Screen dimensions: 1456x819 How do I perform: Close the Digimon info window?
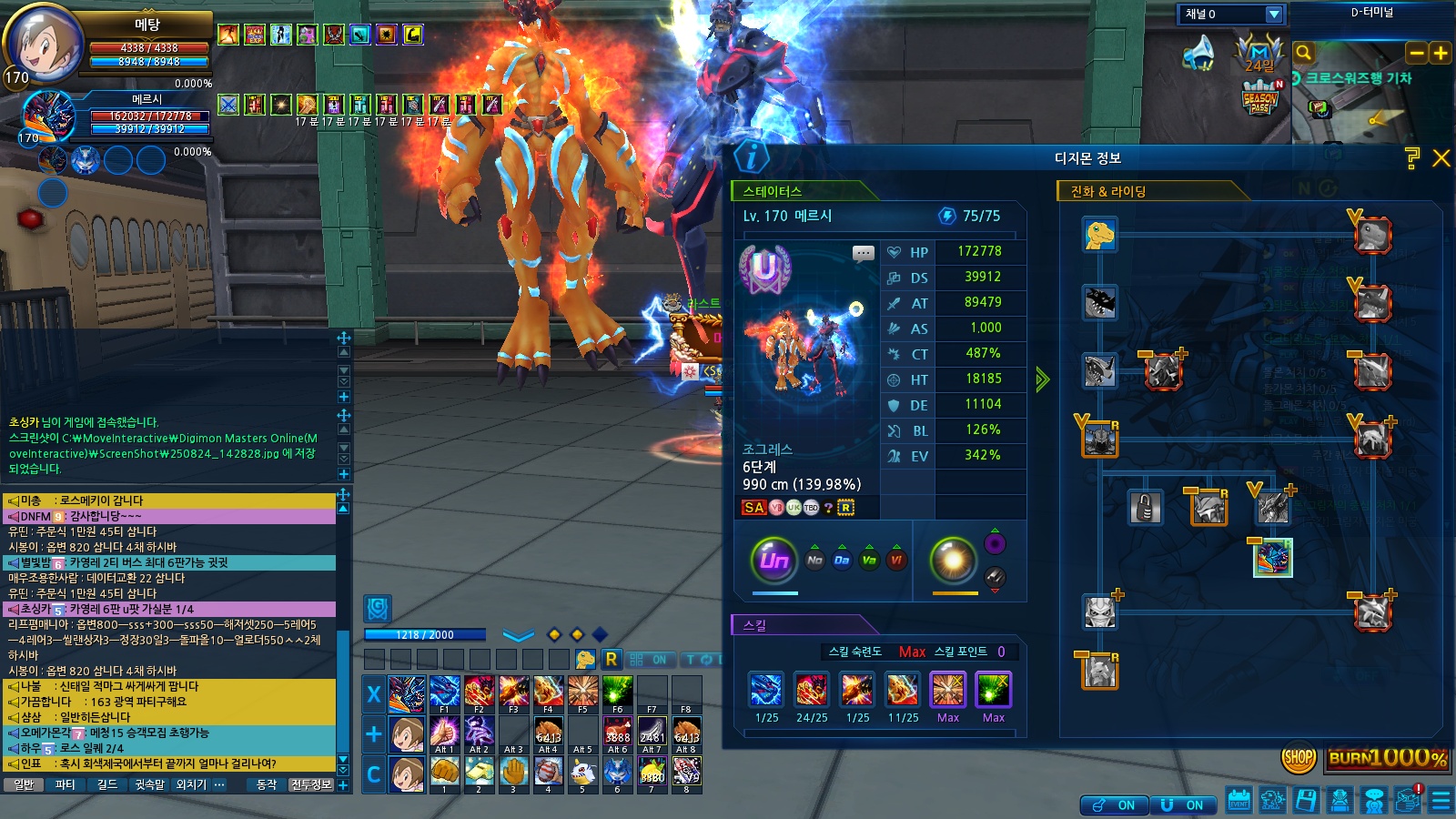coord(1441,158)
